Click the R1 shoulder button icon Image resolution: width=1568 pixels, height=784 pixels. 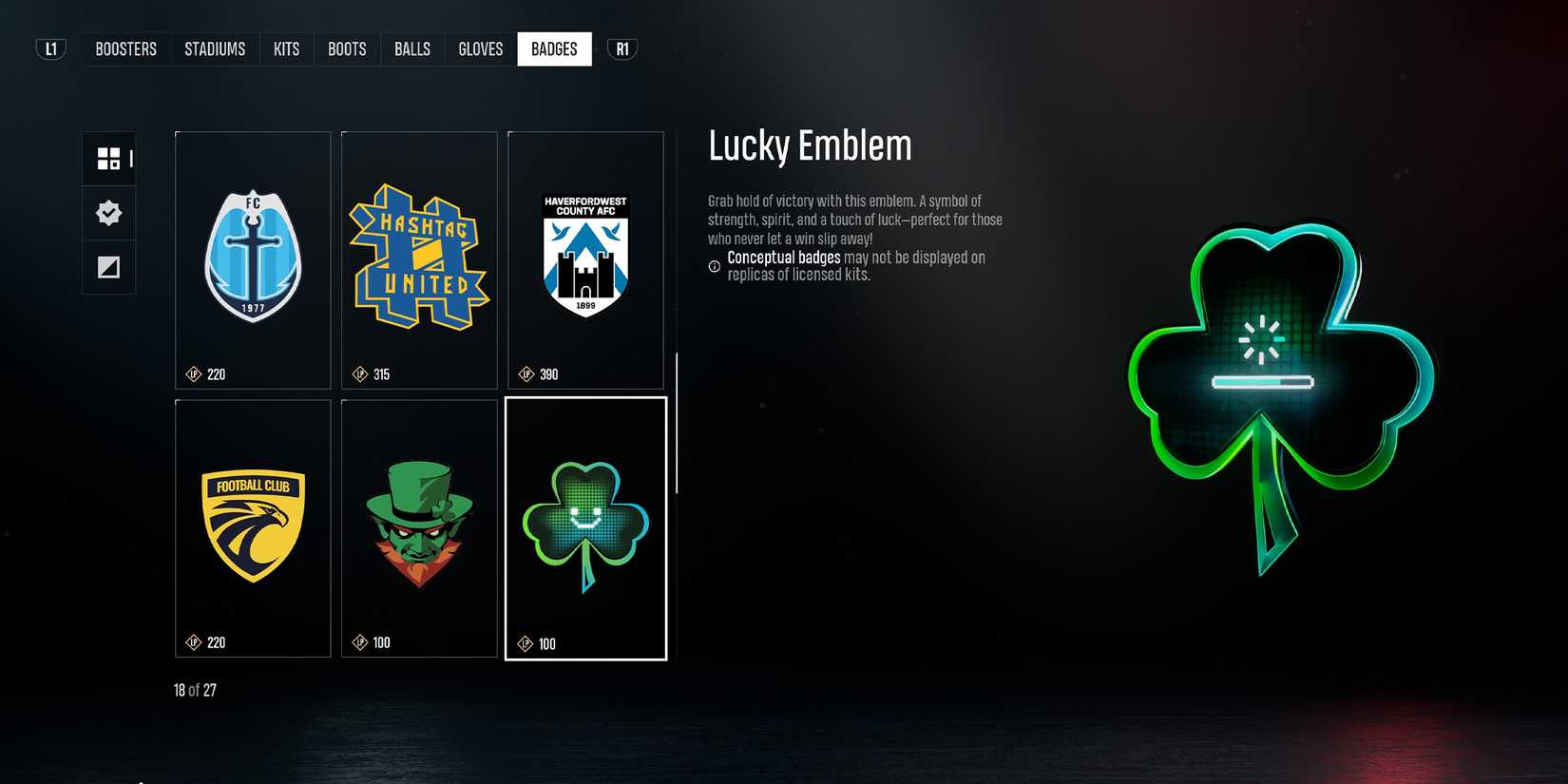pyautogui.click(x=621, y=48)
